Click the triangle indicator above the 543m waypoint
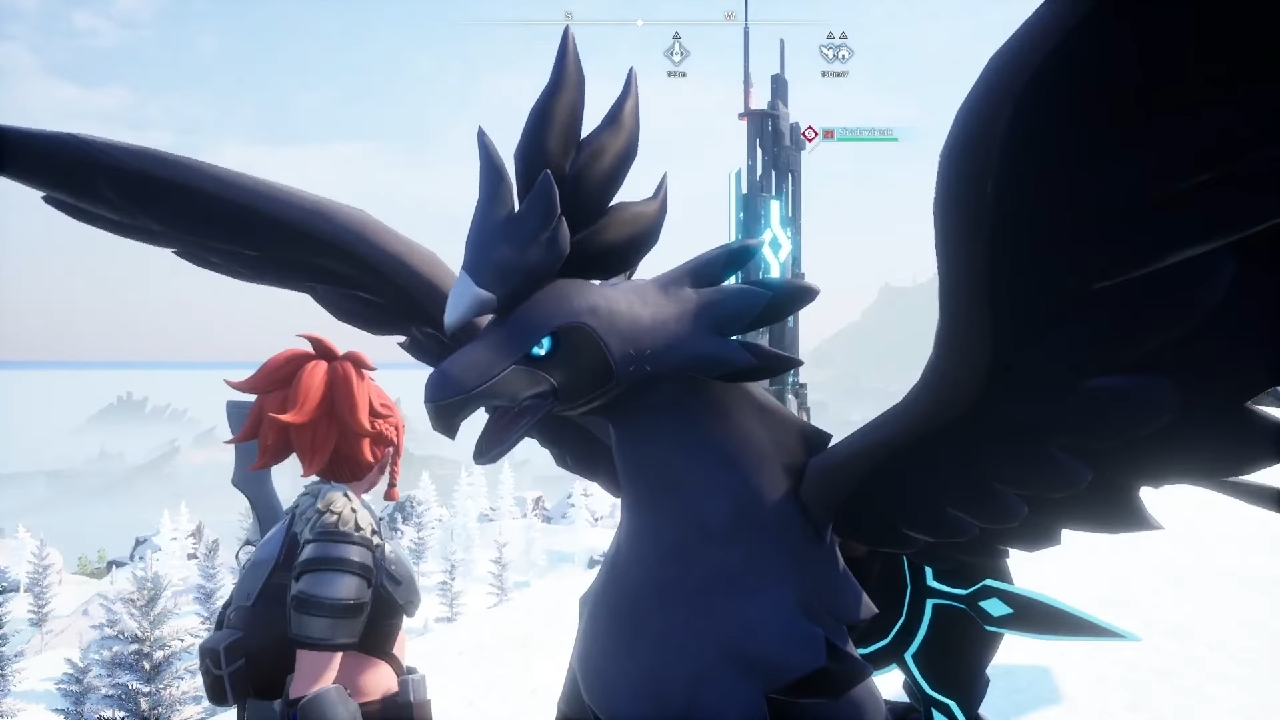The image size is (1280, 720). tap(677, 35)
